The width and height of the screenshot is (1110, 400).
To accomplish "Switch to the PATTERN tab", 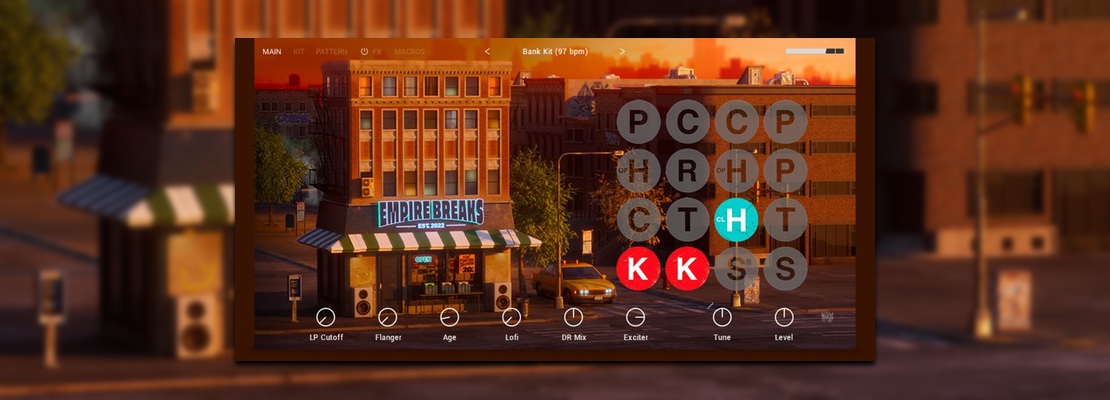I will click(332, 52).
